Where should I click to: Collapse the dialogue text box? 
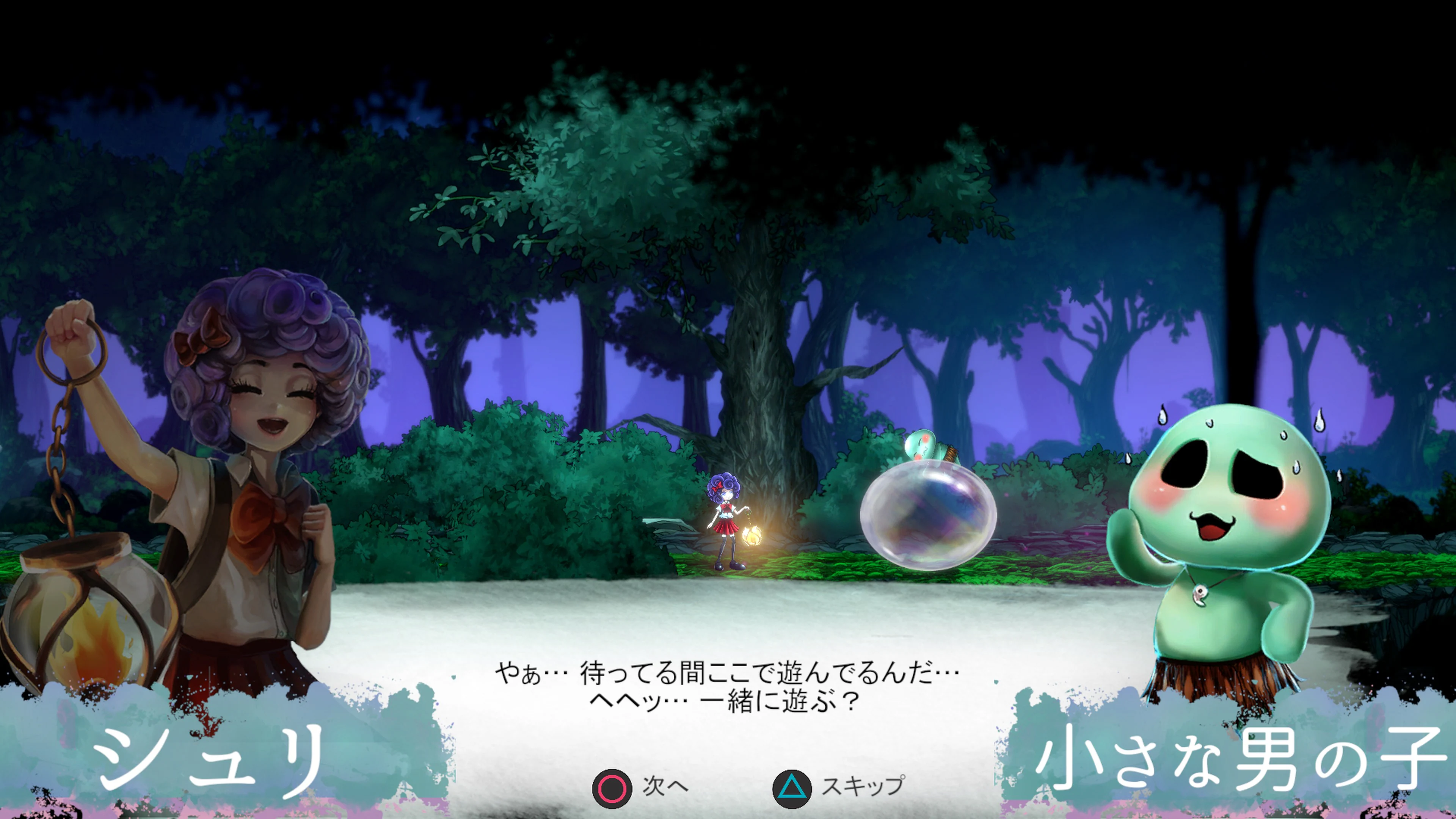click(x=728, y=695)
